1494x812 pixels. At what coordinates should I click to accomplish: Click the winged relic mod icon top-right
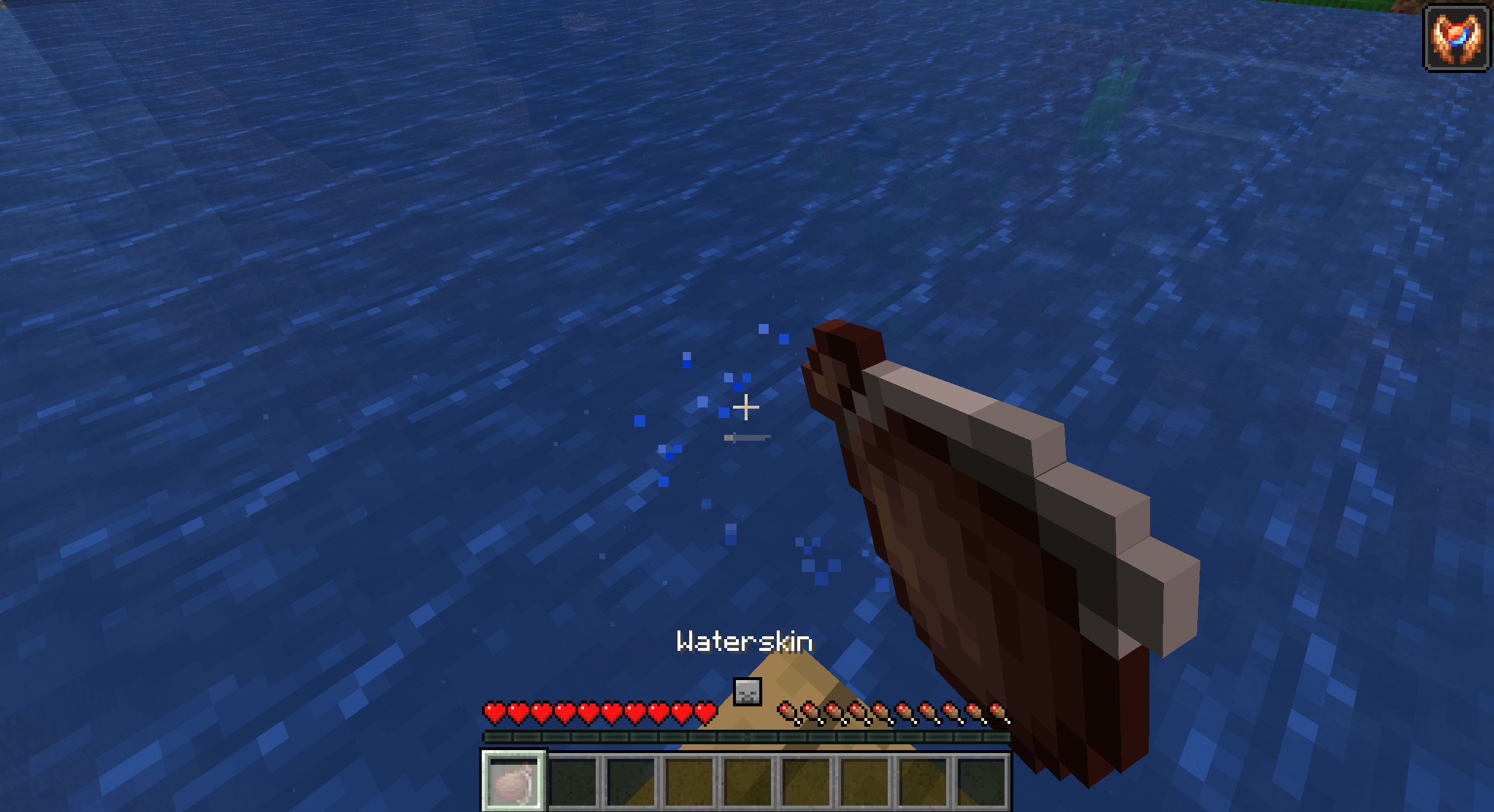point(1455,39)
